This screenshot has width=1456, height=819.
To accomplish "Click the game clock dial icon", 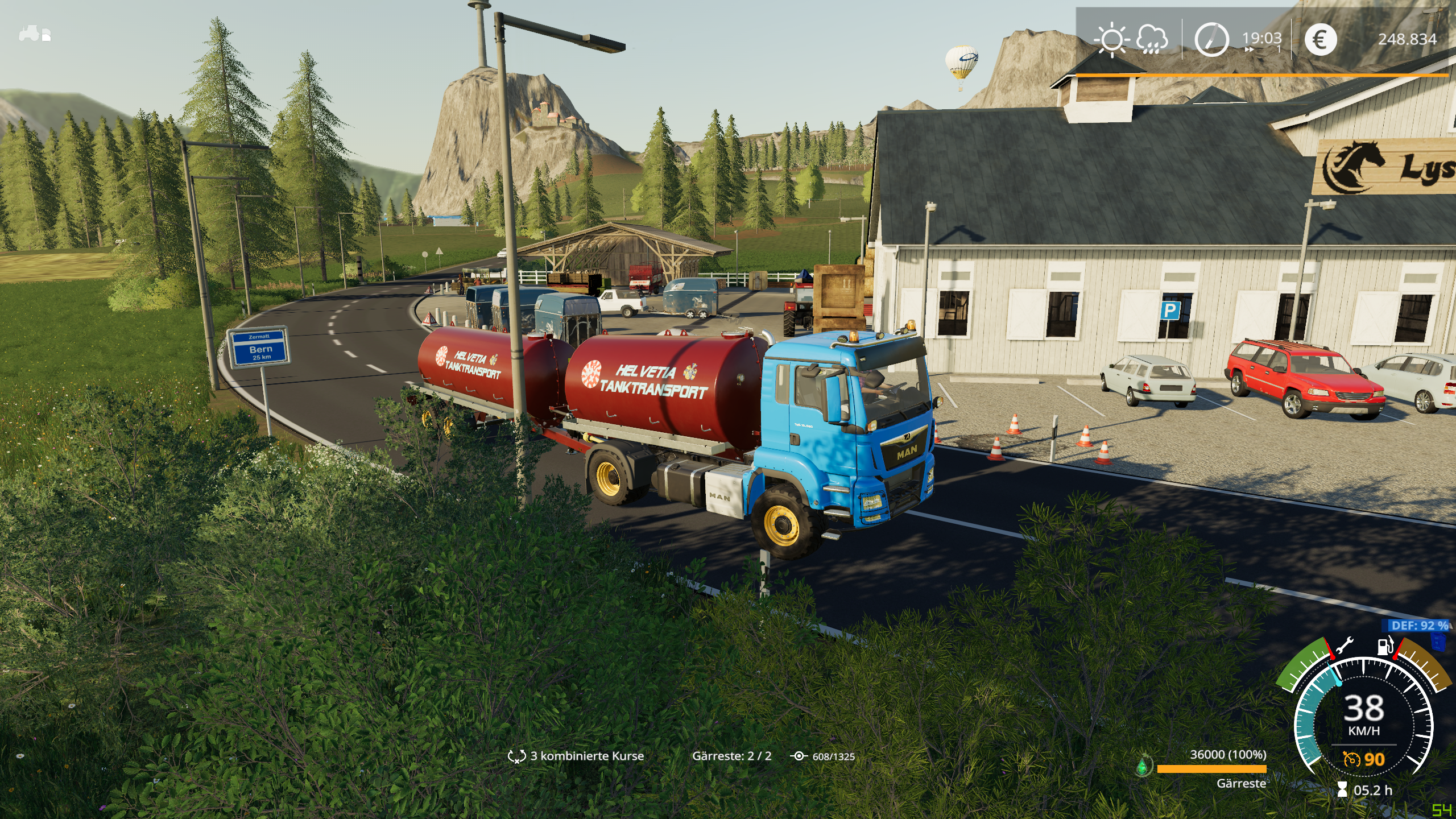I will pos(1211,39).
